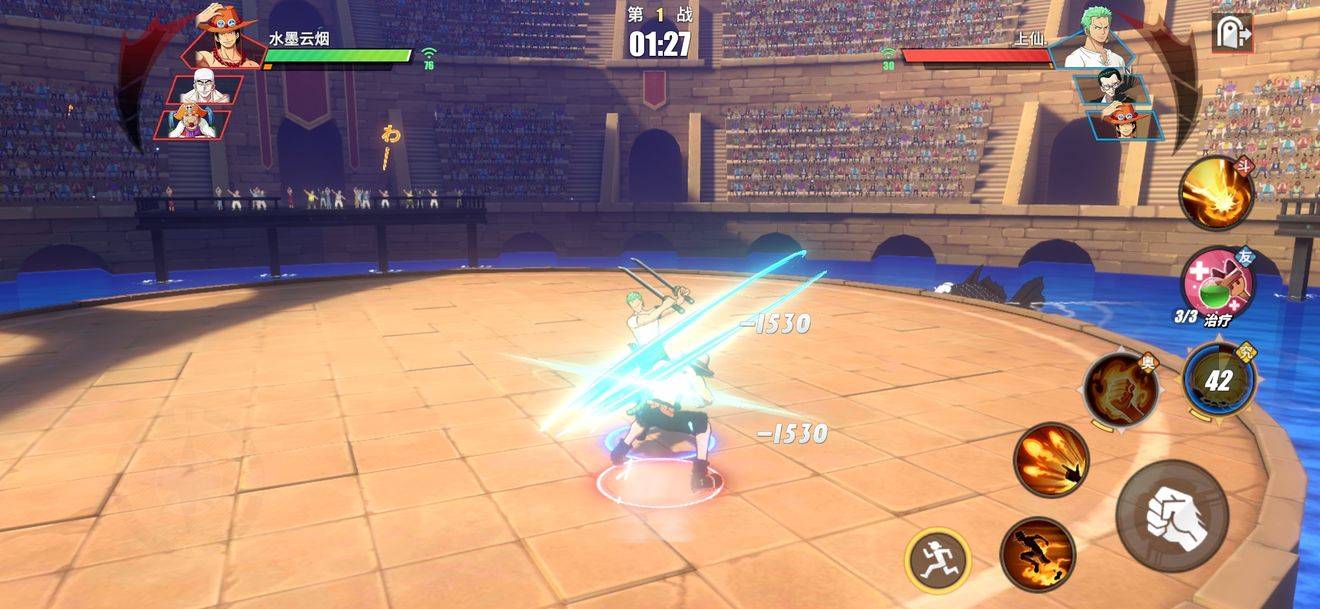Tap the skill showing cooldown 42
Image resolution: width=1320 pixels, height=609 pixels.
1218,380
